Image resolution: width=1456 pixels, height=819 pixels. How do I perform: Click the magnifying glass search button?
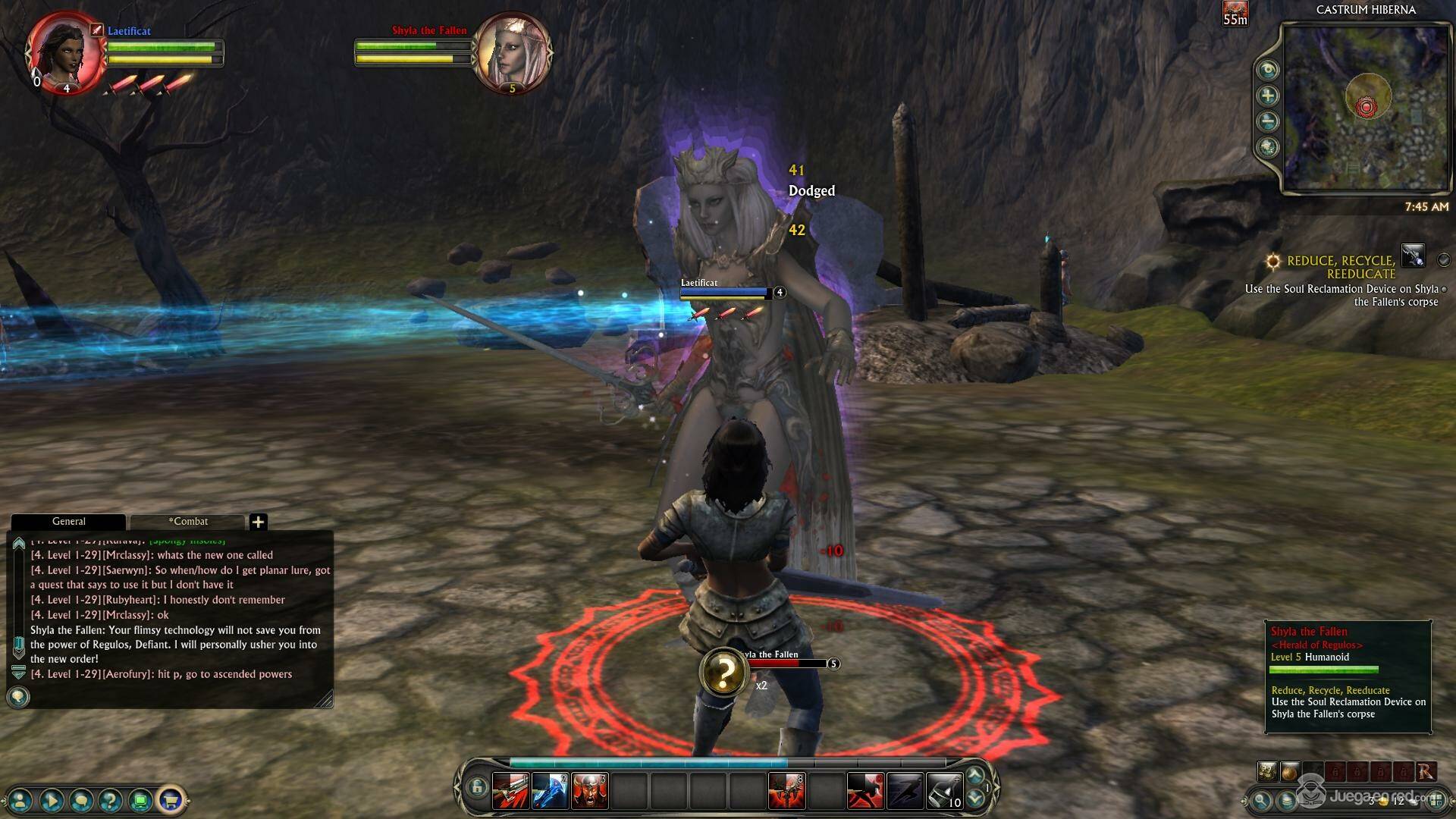(1261, 799)
